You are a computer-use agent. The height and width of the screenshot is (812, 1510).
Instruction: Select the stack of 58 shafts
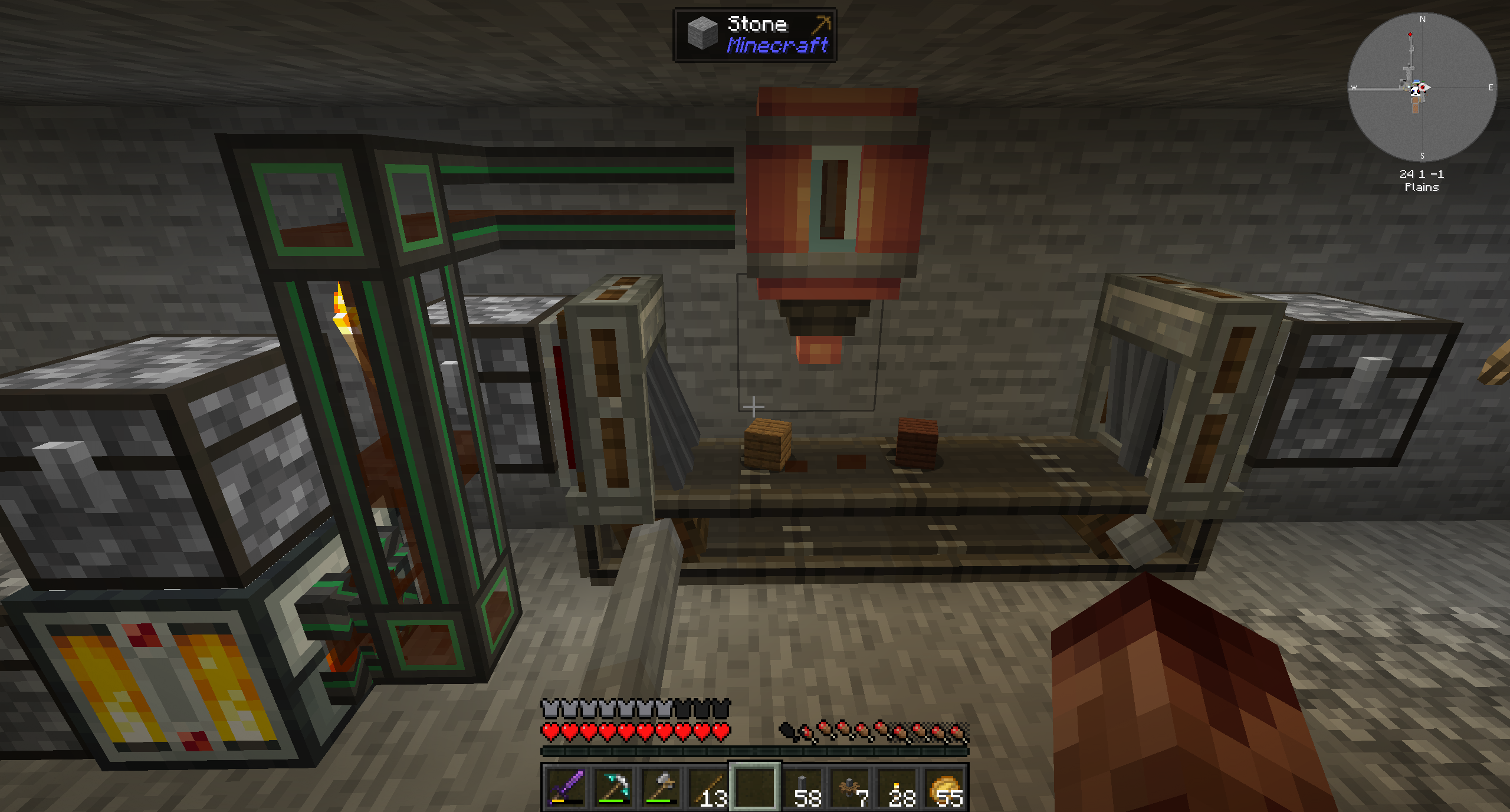[x=803, y=787]
